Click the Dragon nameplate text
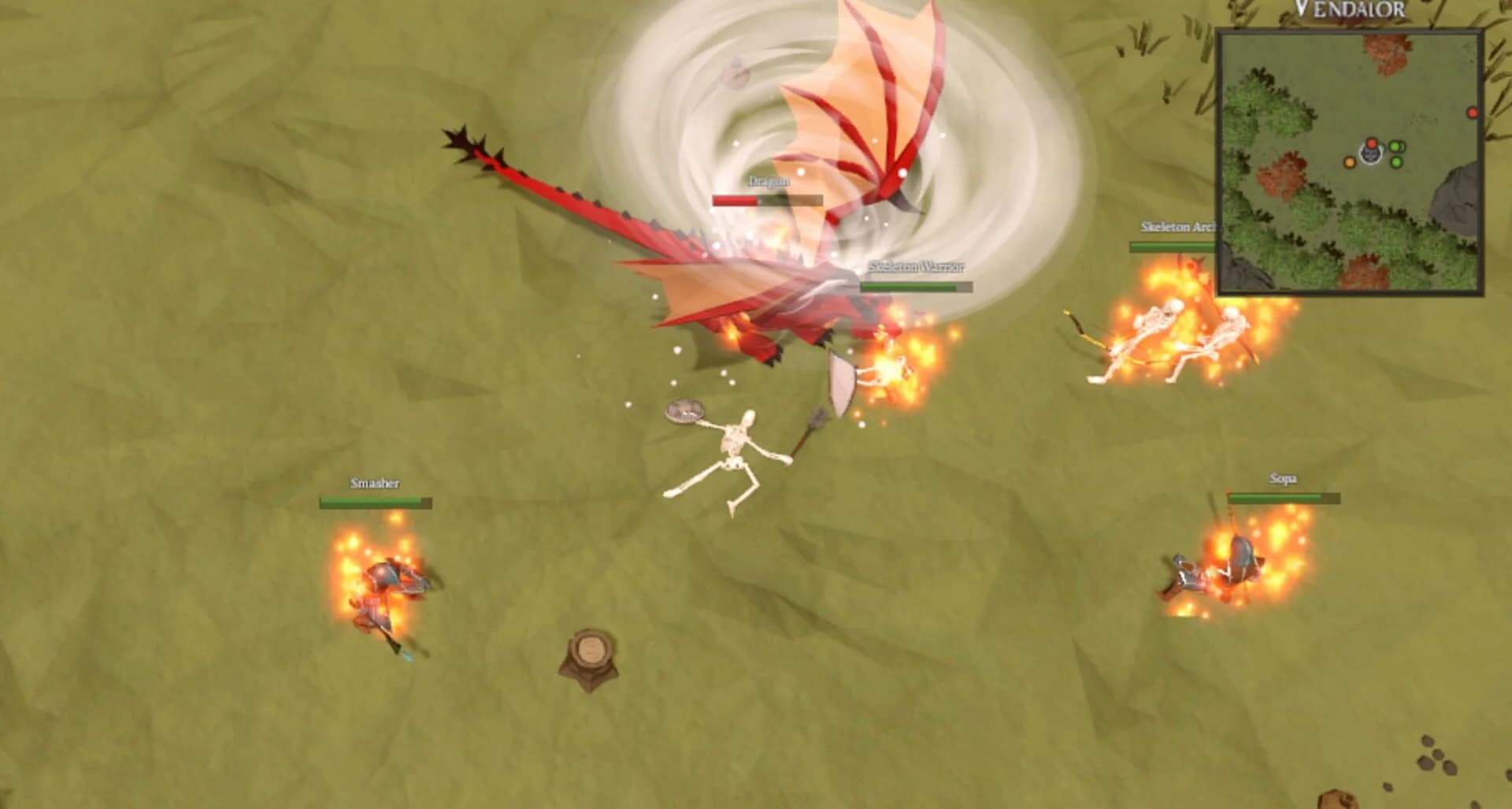1512x809 pixels. [769, 180]
